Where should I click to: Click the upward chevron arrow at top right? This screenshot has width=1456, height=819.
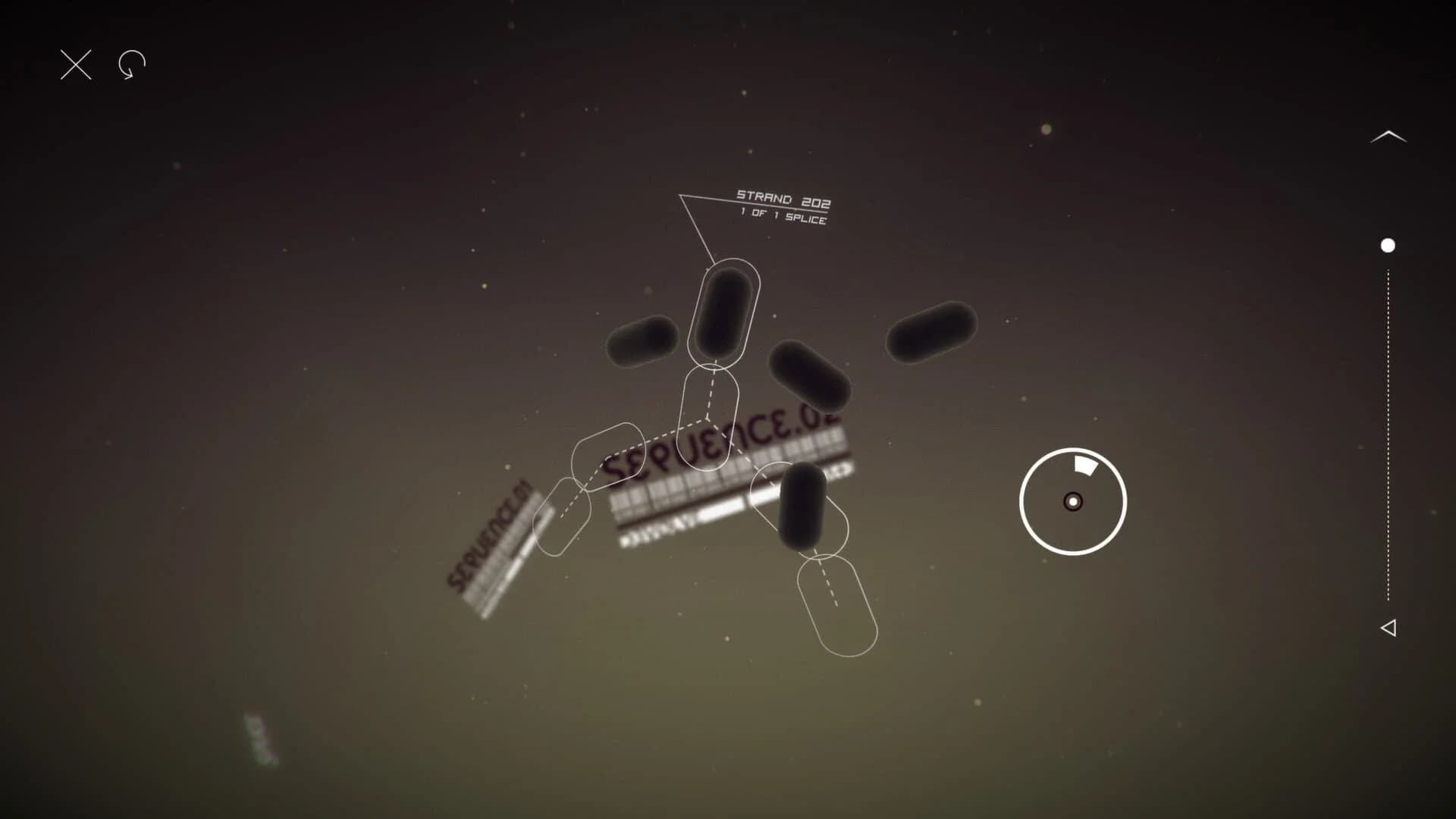pyautogui.click(x=1389, y=135)
